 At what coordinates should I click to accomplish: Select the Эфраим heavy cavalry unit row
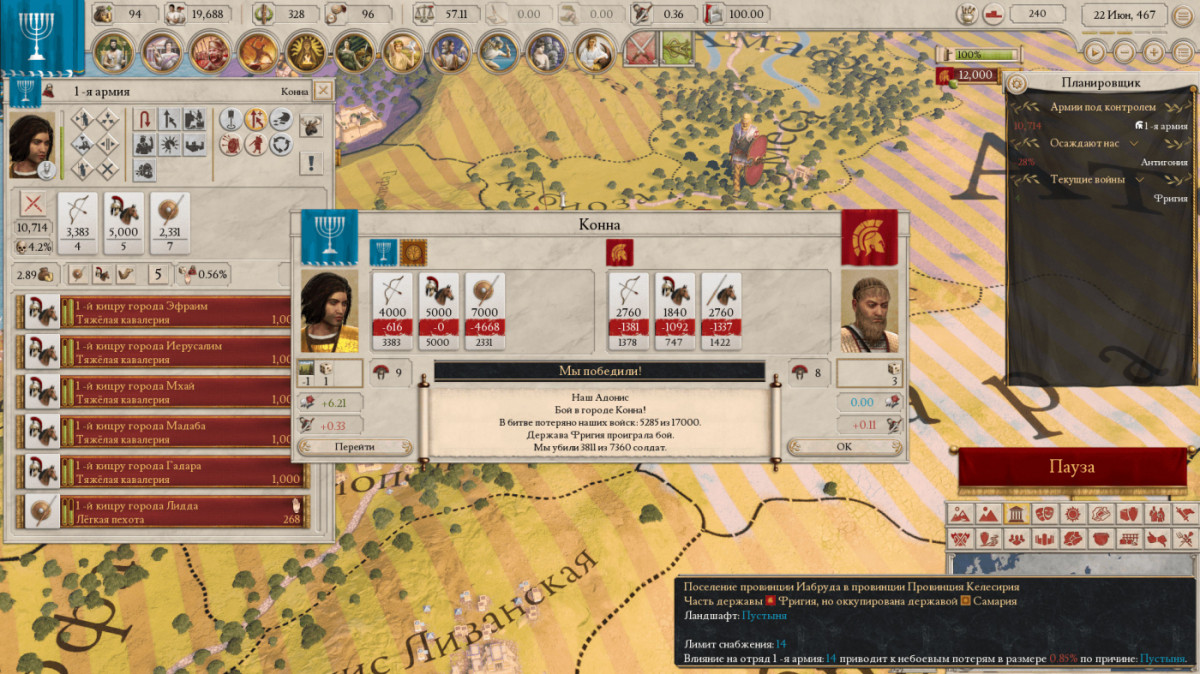coord(167,312)
